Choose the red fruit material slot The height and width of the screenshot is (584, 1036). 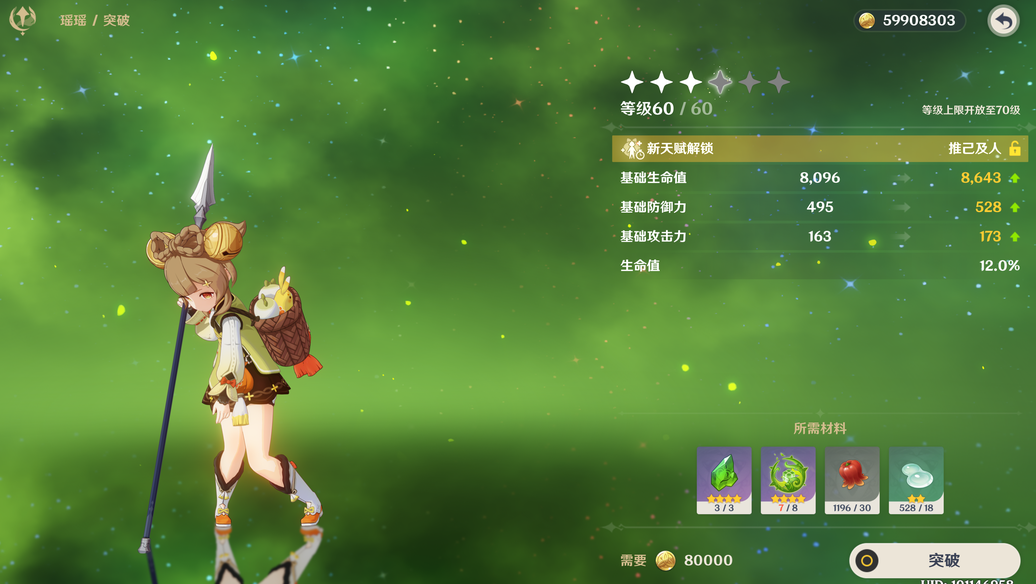pyautogui.click(x=852, y=480)
